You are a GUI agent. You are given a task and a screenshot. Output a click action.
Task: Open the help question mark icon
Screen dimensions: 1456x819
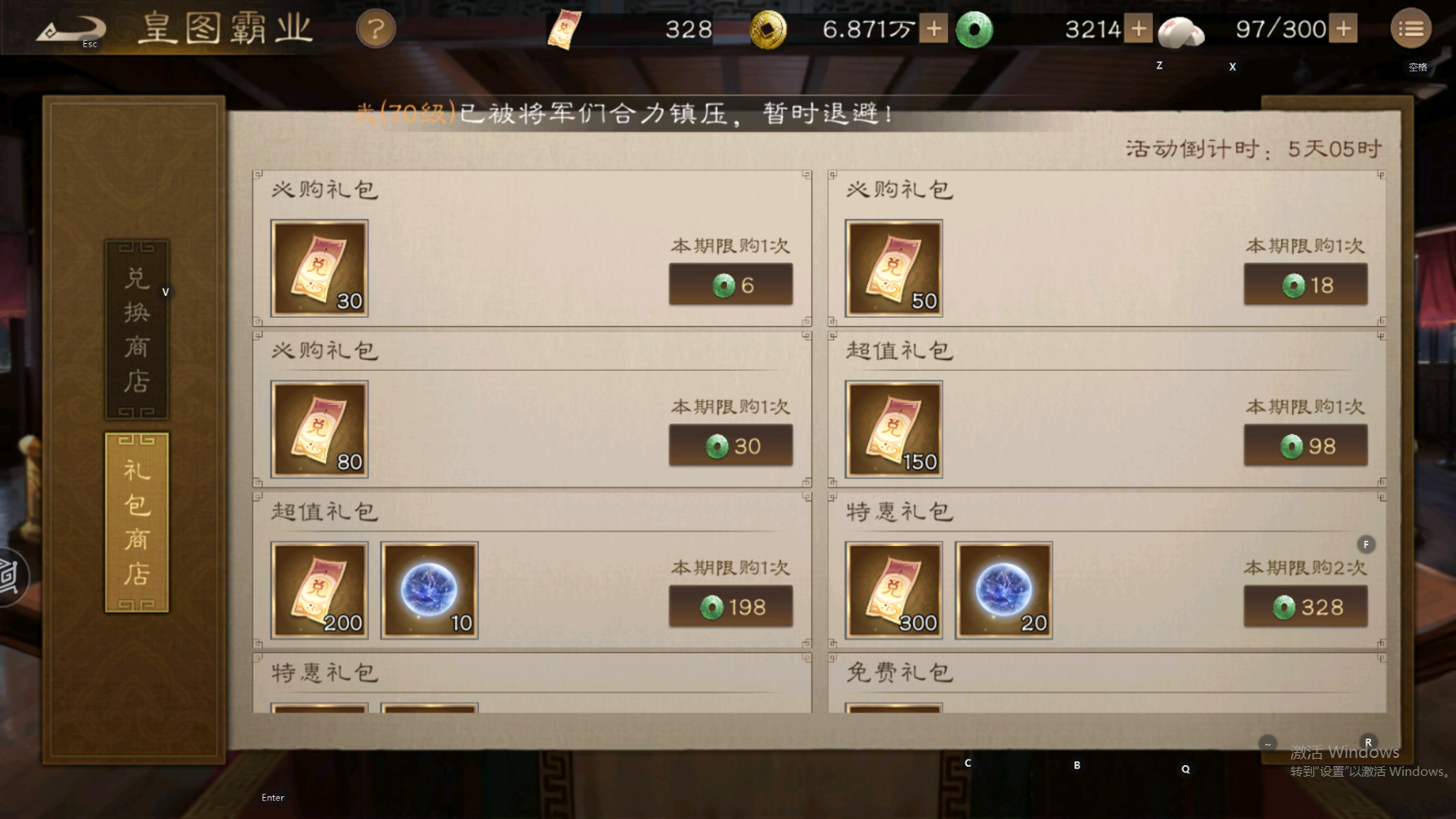pos(376,29)
